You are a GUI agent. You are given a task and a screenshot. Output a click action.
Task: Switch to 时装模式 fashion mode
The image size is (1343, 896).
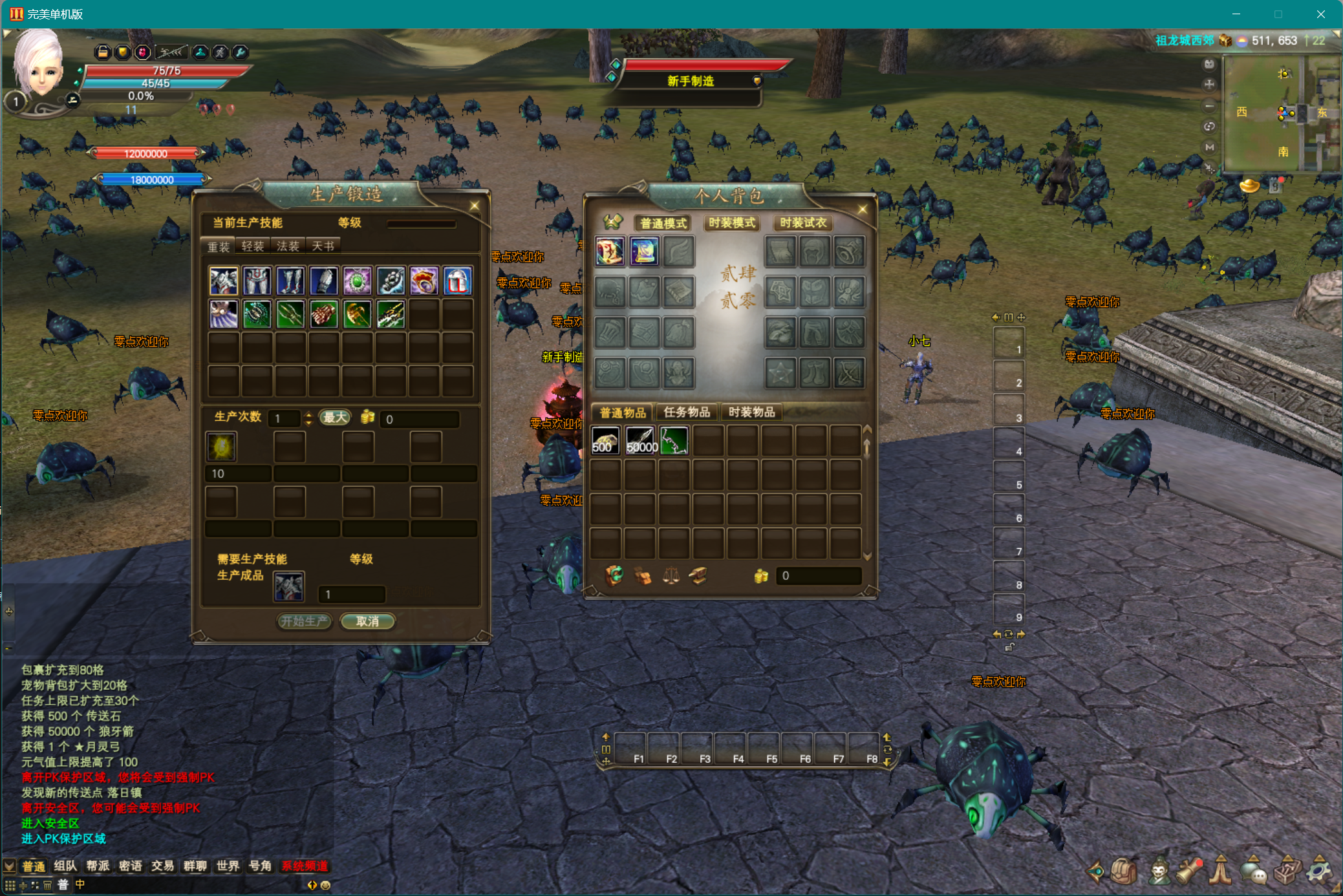[x=731, y=223]
